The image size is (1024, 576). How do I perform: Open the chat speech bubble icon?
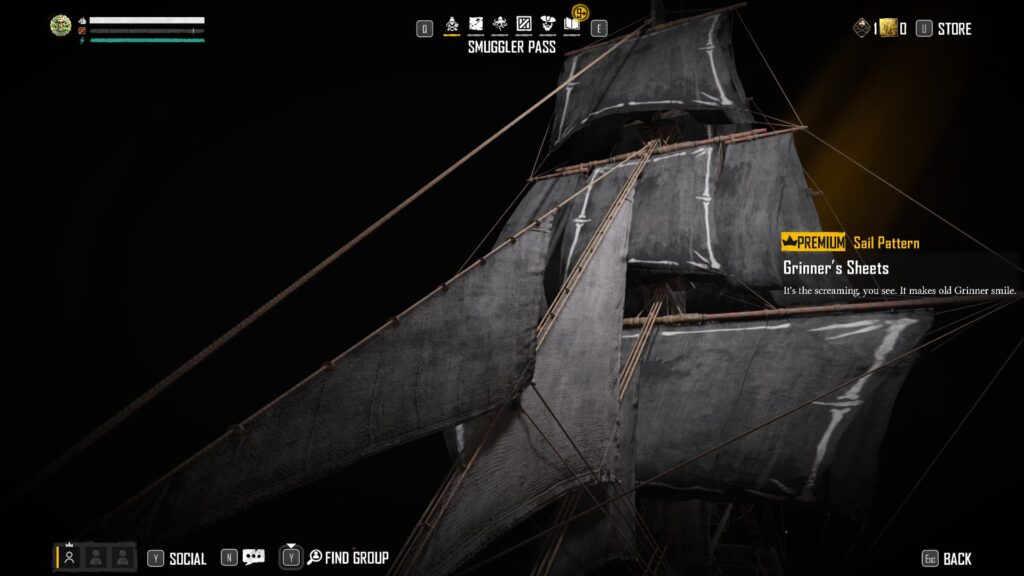(254, 558)
